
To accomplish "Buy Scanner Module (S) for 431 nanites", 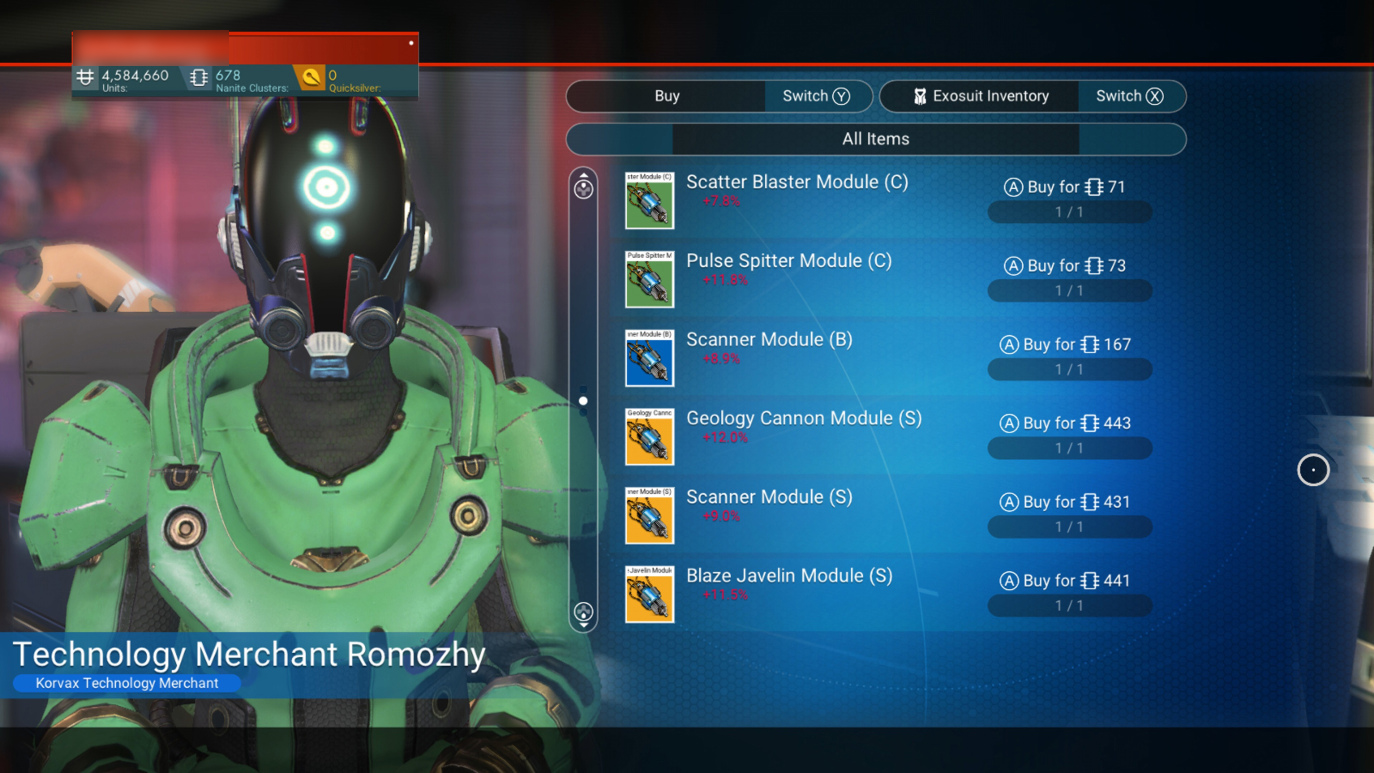I will pyautogui.click(x=1066, y=502).
